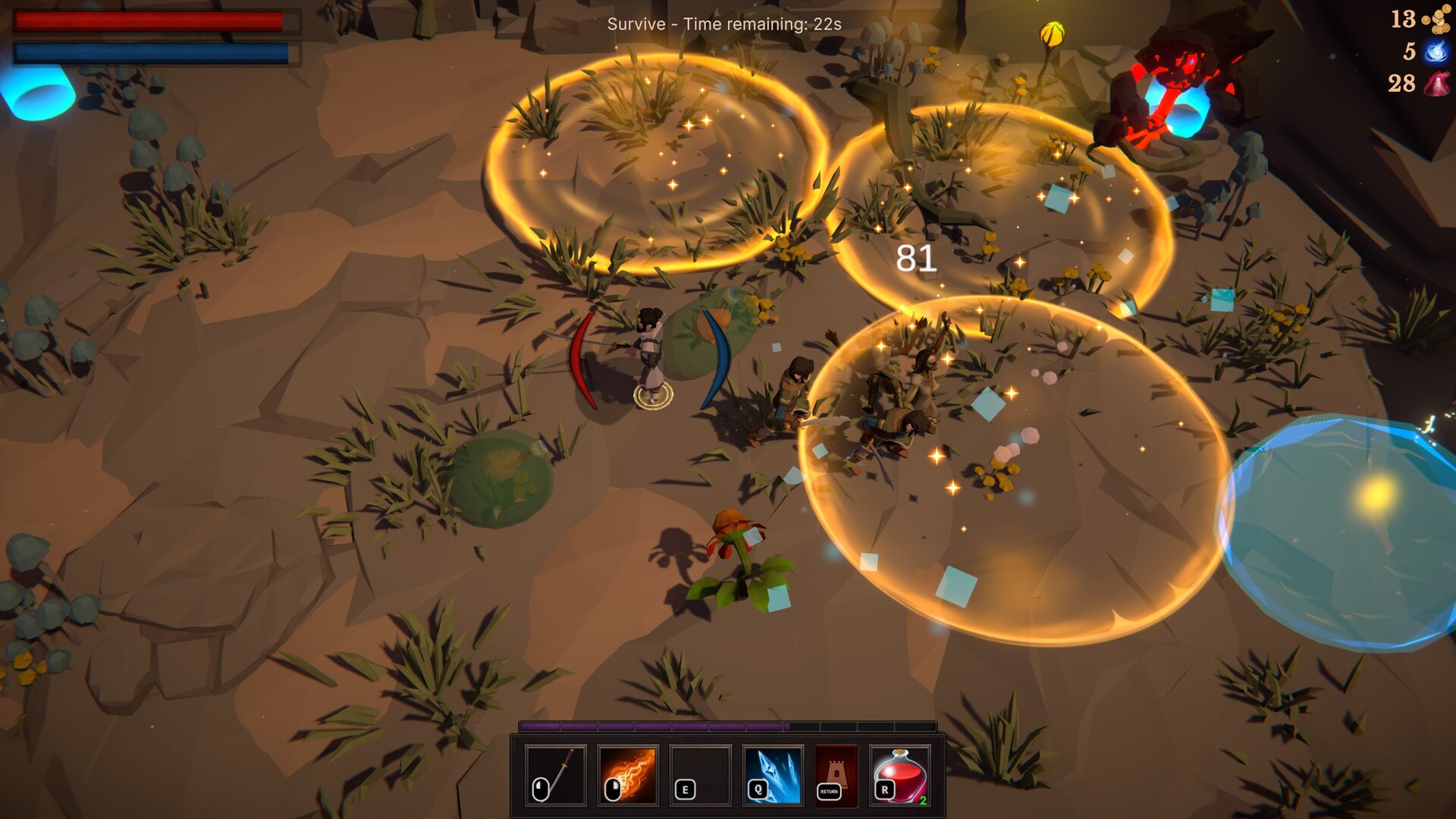Activate the fireball ability

629,774
